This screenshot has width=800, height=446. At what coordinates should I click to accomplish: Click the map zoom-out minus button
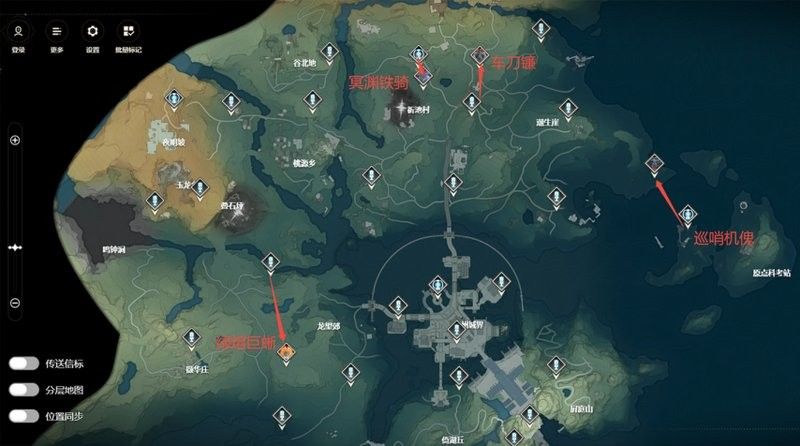(x=14, y=302)
